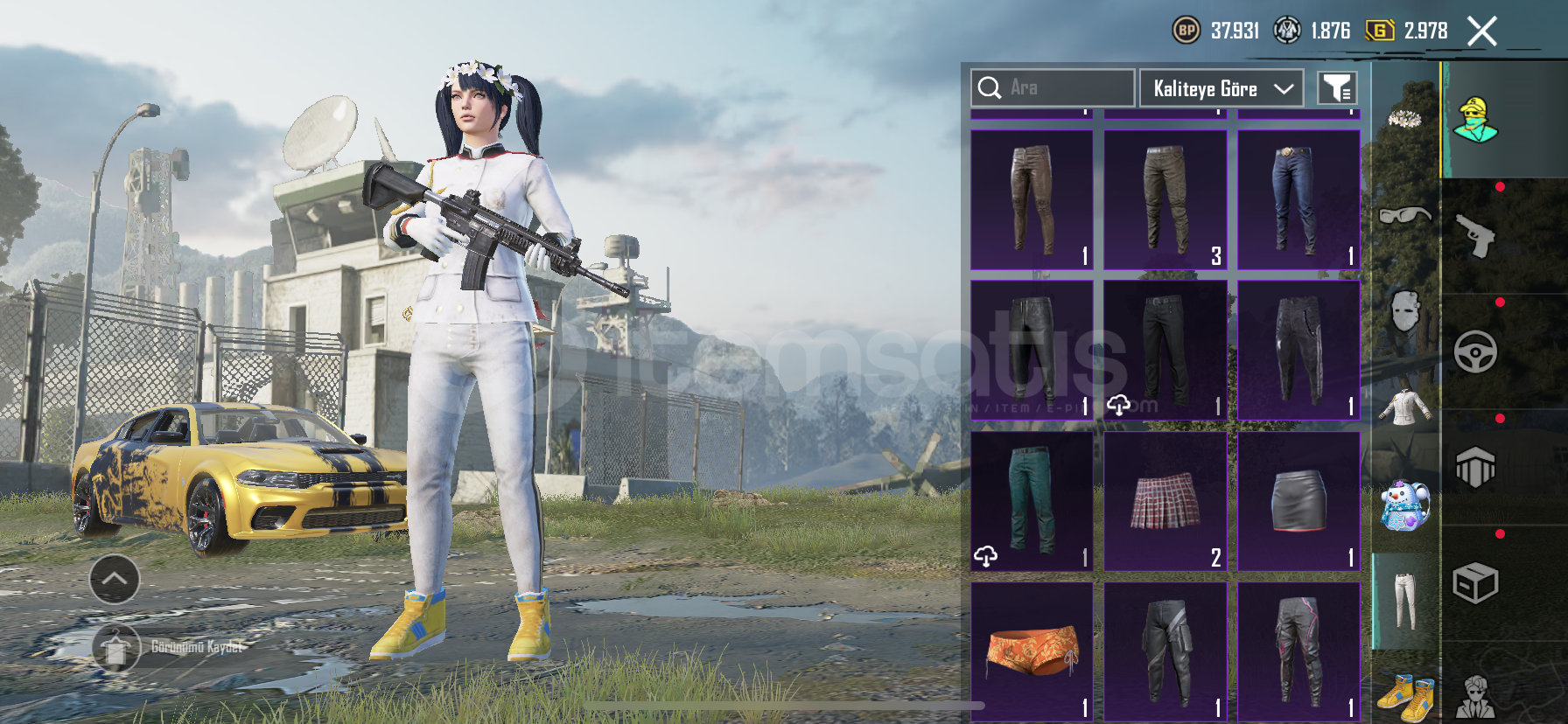Close the inventory screen
Image resolution: width=1568 pixels, height=724 pixels.
point(1481,31)
